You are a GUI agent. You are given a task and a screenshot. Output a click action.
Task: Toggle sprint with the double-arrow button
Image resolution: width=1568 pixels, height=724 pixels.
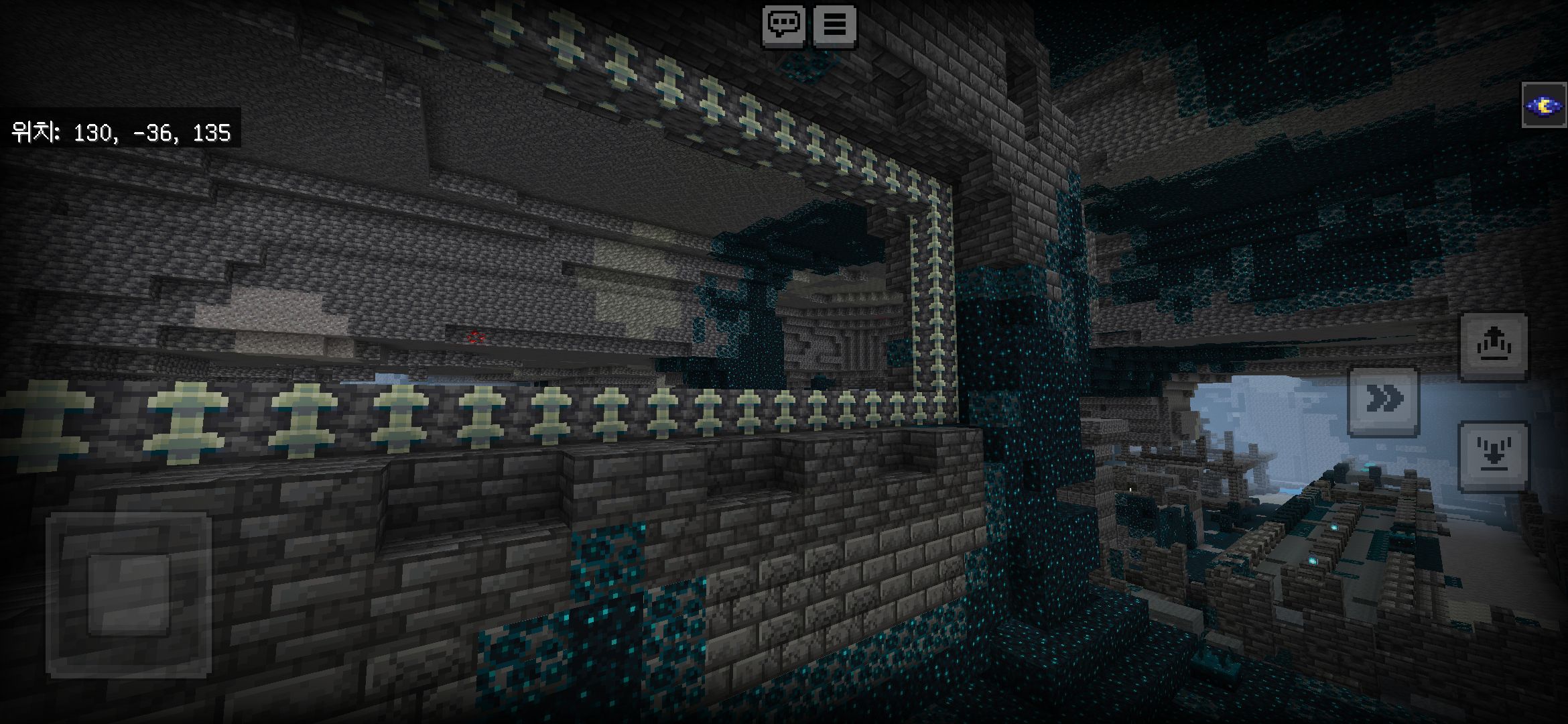coord(1383,400)
